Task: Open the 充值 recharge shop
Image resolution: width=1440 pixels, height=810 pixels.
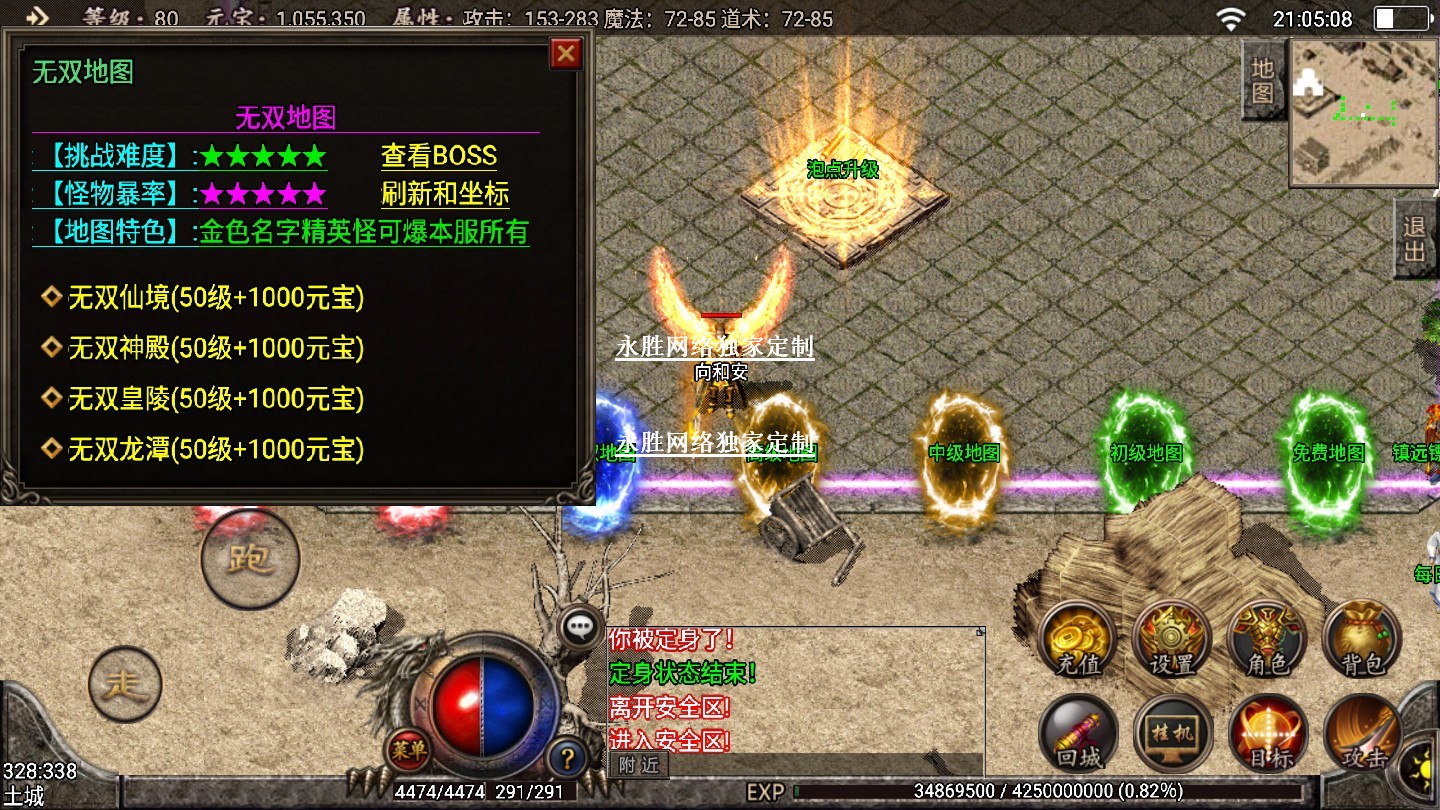Action: tap(1078, 638)
